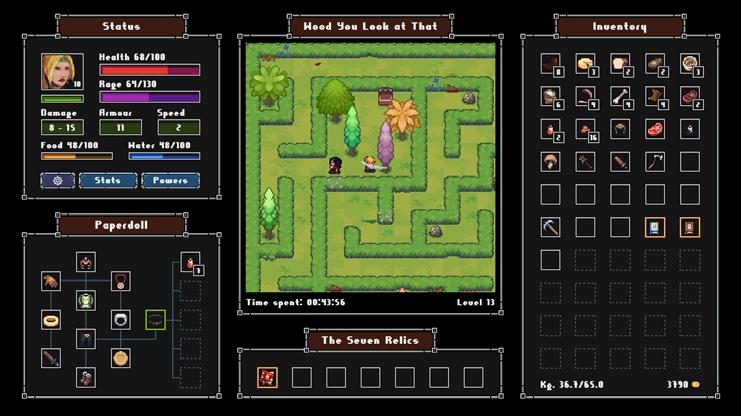
Task: Click the gear settings button
Action: point(57,181)
